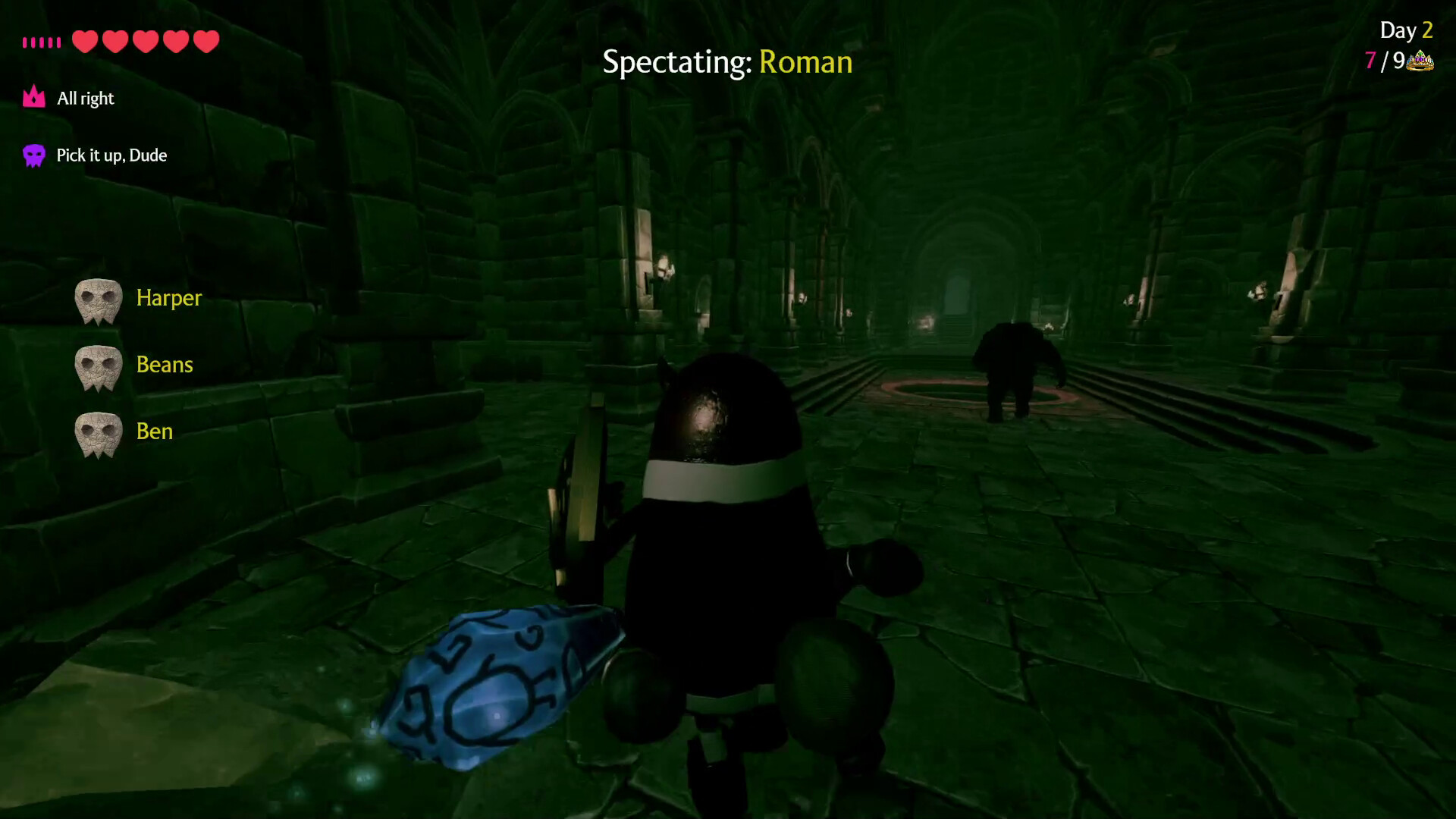The height and width of the screenshot is (819, 1456).
Task: Click Ben's skull portrait icon
Action: (98, 433)
